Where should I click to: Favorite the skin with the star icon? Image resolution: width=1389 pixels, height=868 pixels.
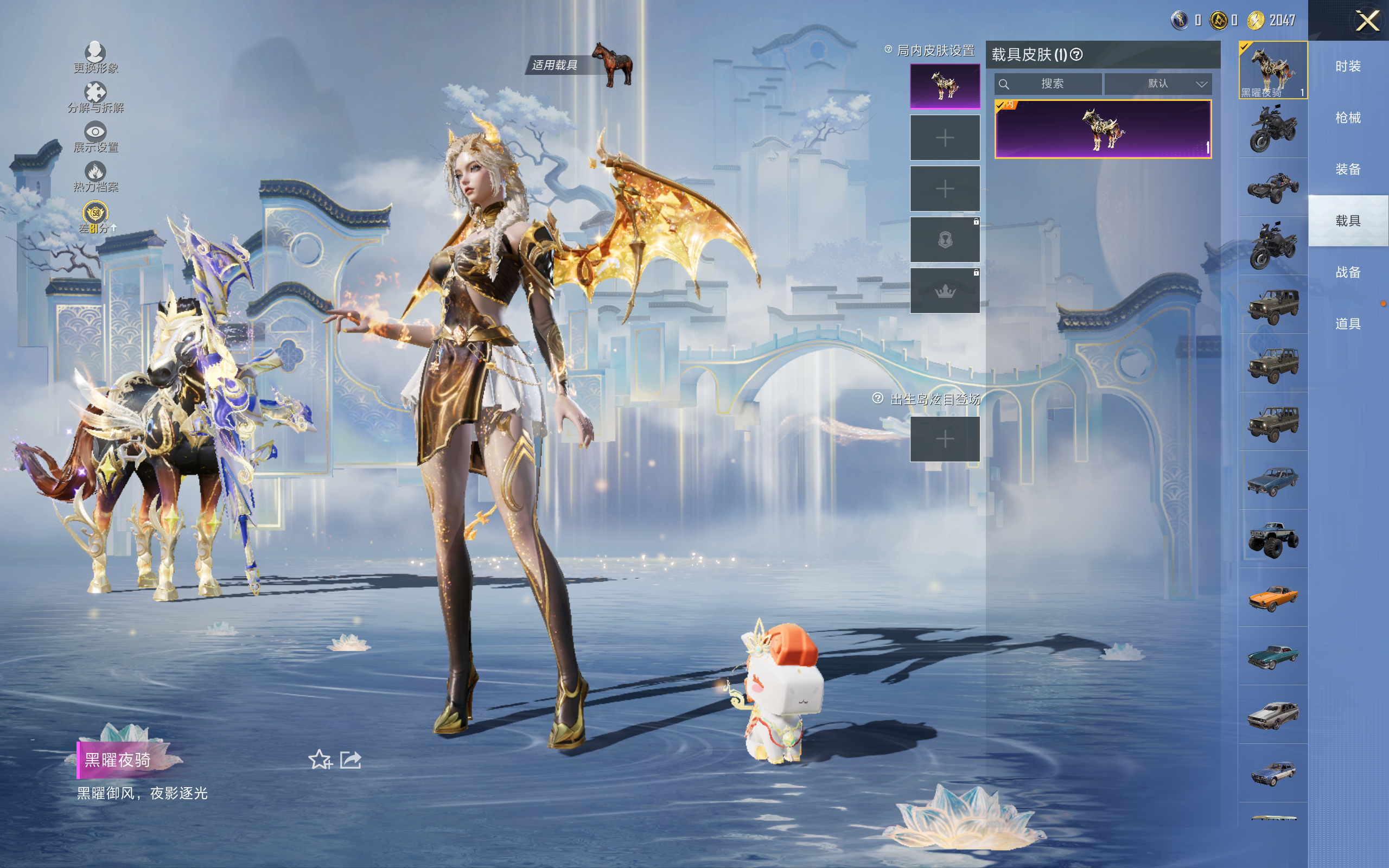point(320,760)
